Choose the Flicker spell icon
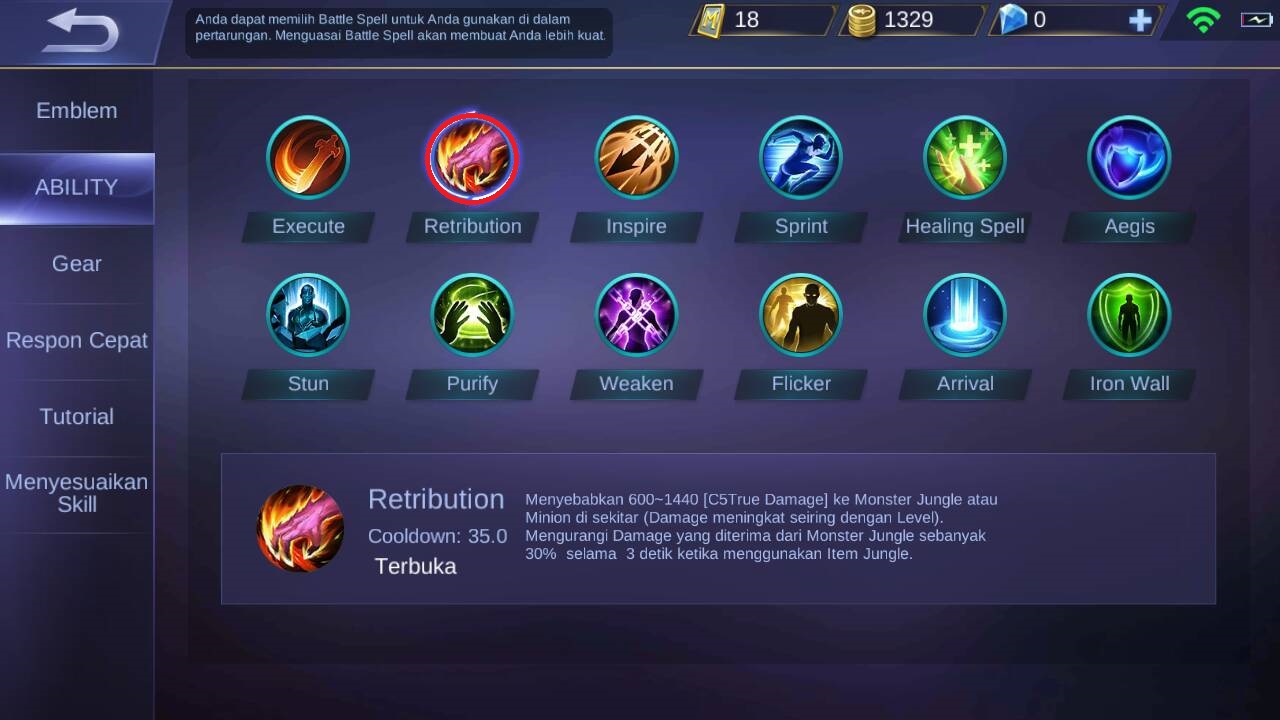The width and height of the screenshot is (1280, 720). click(801, 315)
